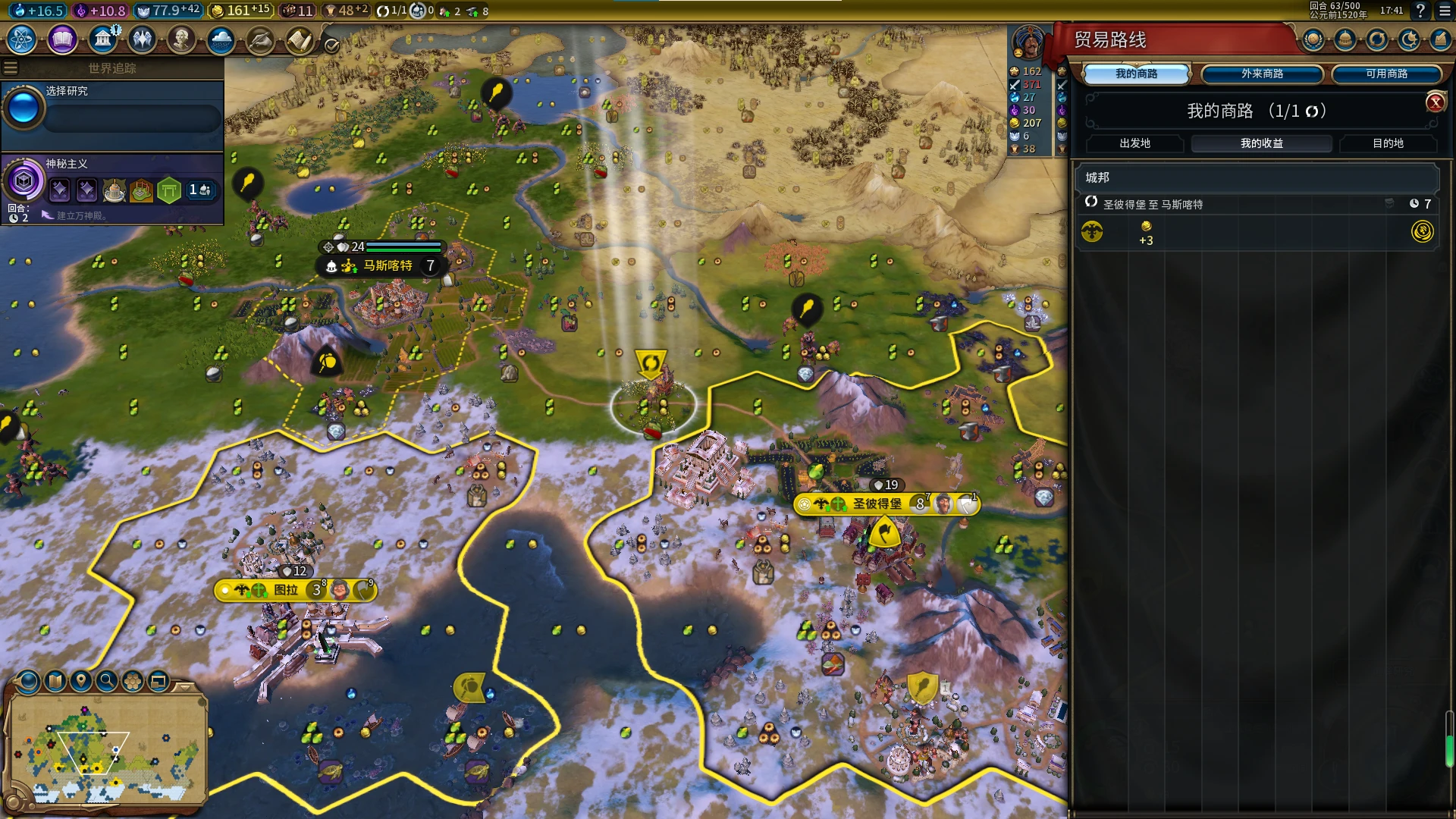Open the civics tree book icon
Image resolution: width=1456 pixels, height=819 pixels.
click(x=62, y=39)
